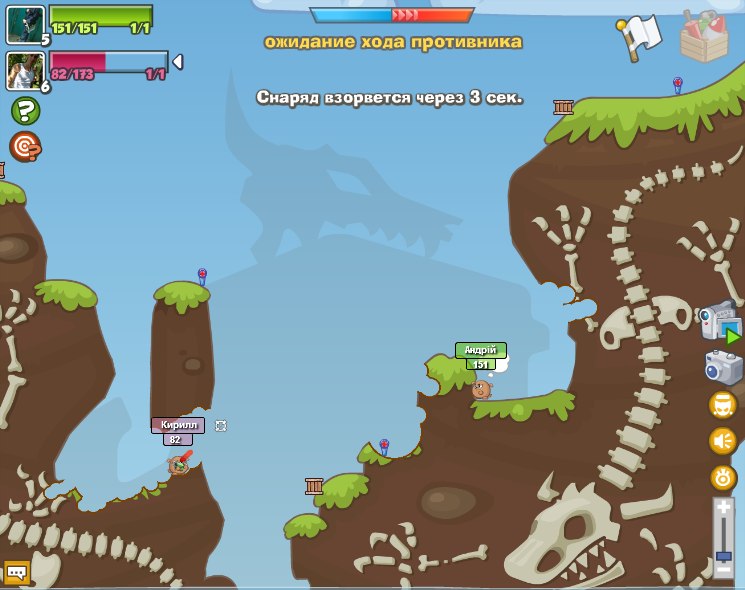Open the green question mark help
Screen dimensions: 745x590
pos(24,110)
